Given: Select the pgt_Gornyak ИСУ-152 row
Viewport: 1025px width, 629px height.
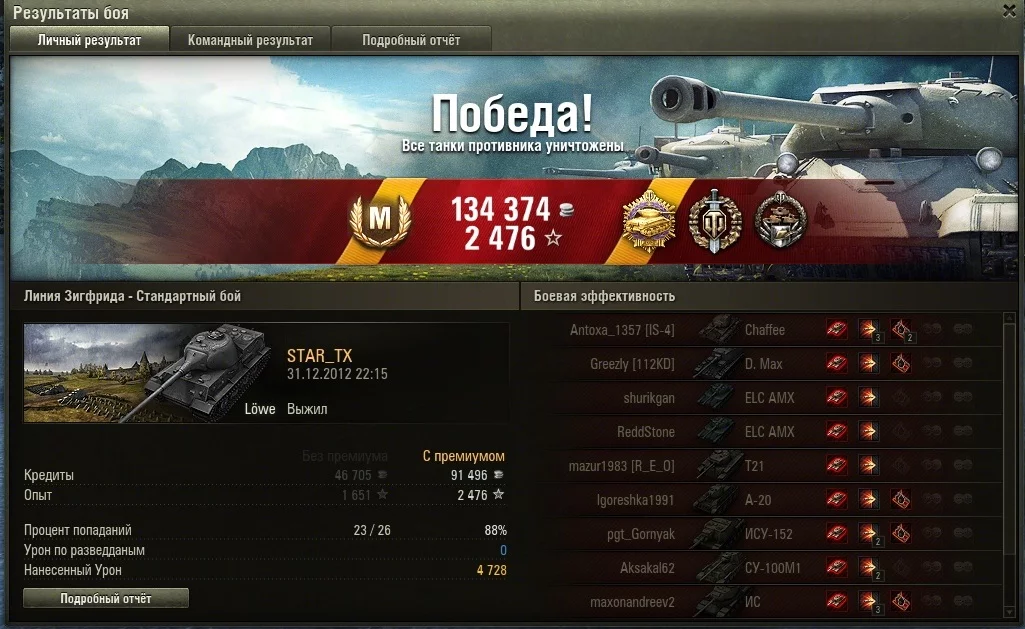Looking at the screenshot, I should tap(760, 534).
